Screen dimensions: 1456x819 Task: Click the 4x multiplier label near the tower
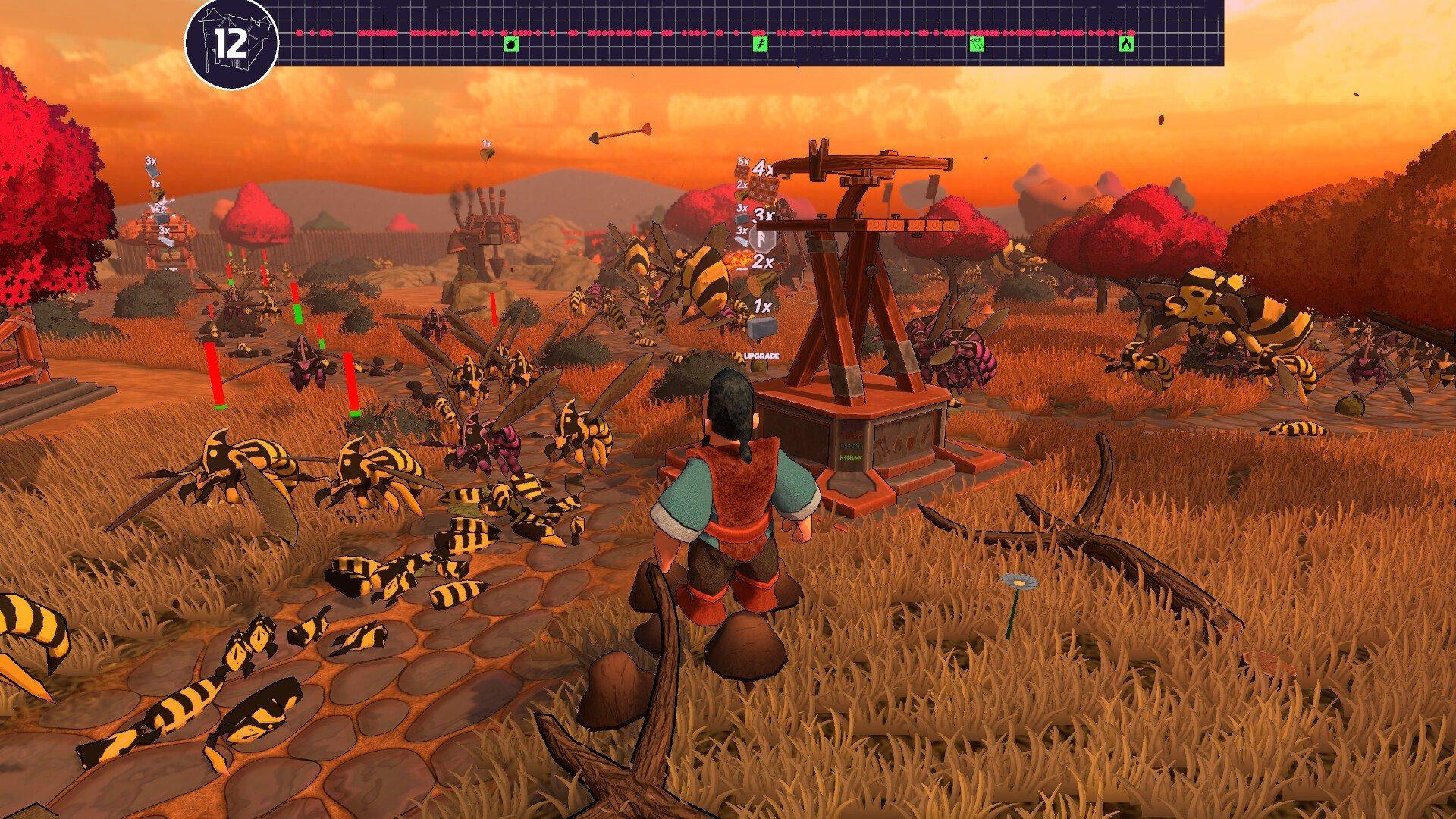[762, 168]
